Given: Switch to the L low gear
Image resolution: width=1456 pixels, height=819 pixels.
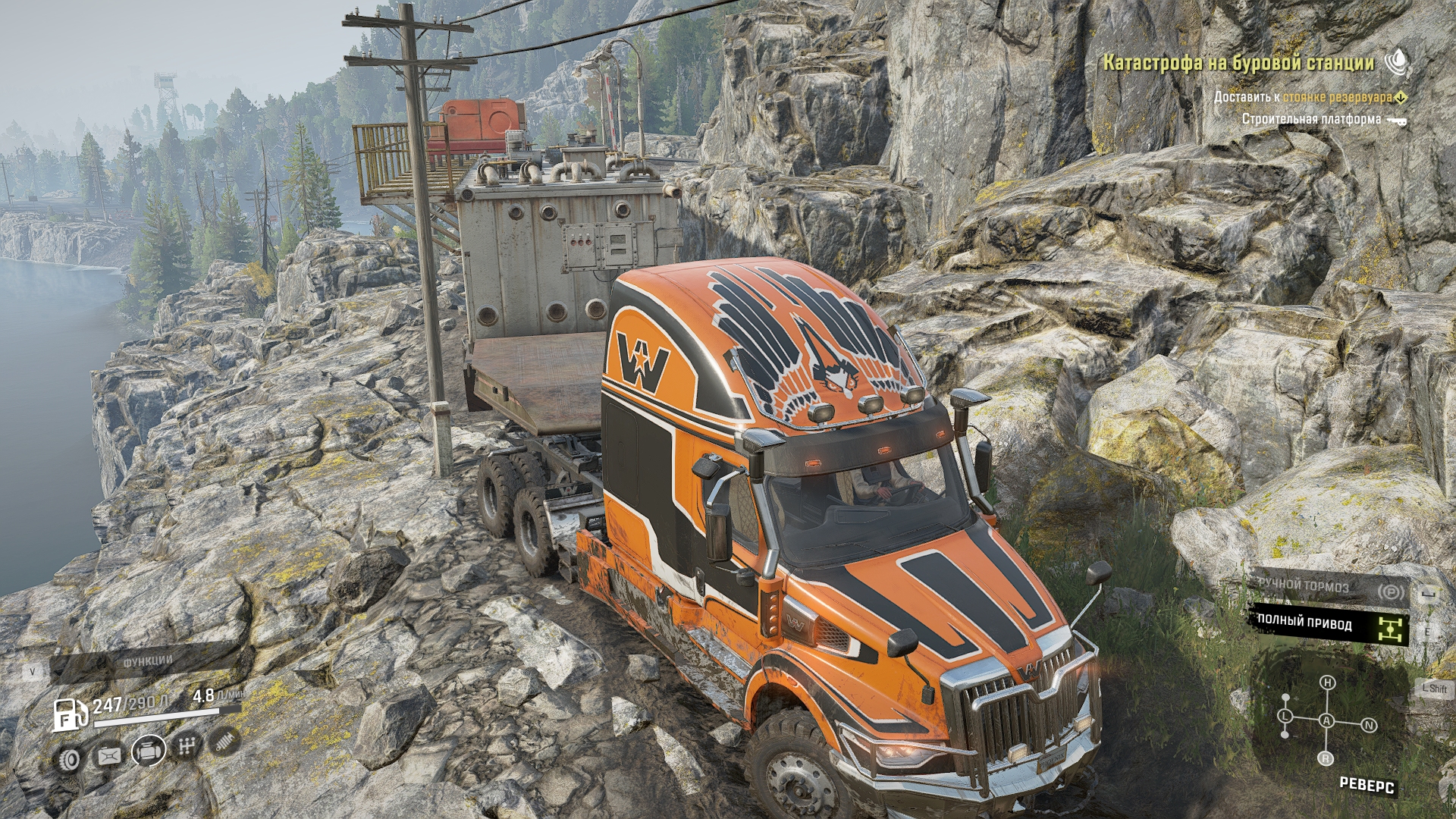Looking at the screenshot, I should (x=1285, y=715).
